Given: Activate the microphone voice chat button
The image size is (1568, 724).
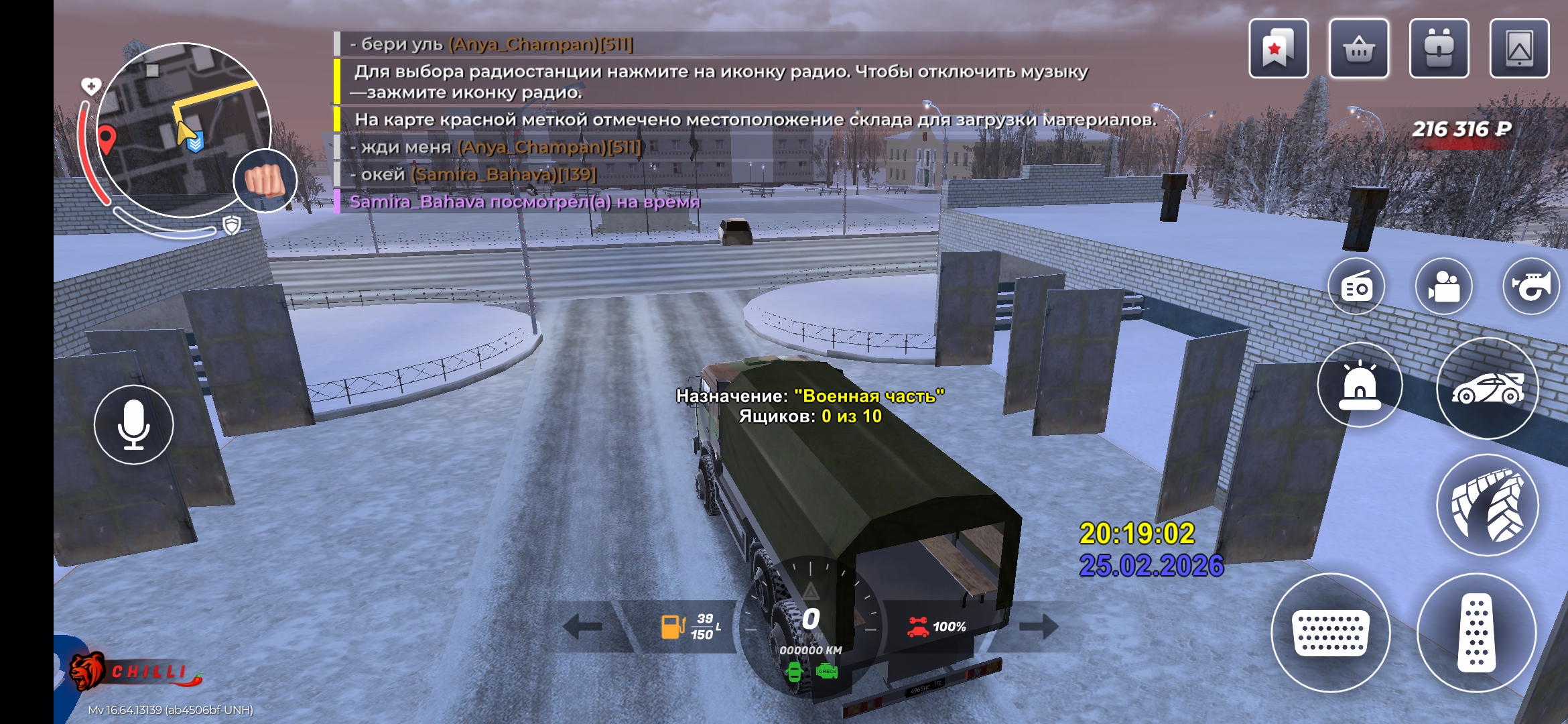Looking at the screenshot, I should (134, 424).
